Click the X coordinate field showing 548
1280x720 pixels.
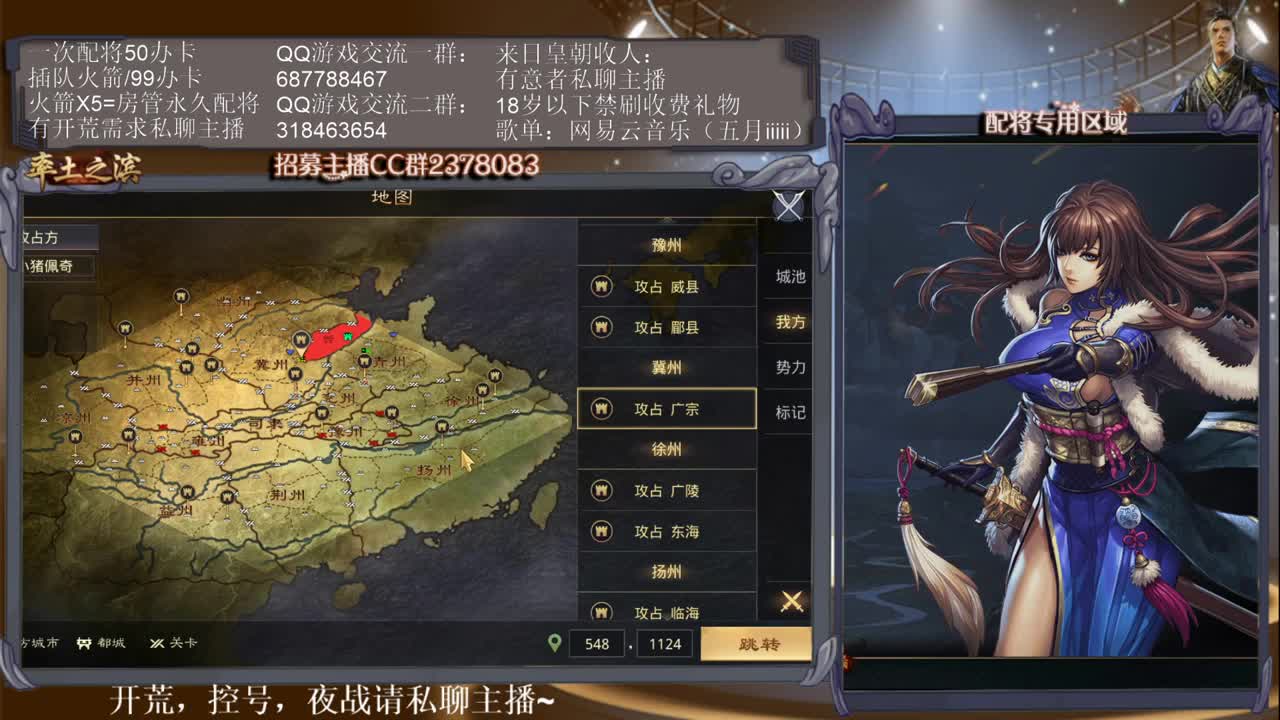coord(596,643)
